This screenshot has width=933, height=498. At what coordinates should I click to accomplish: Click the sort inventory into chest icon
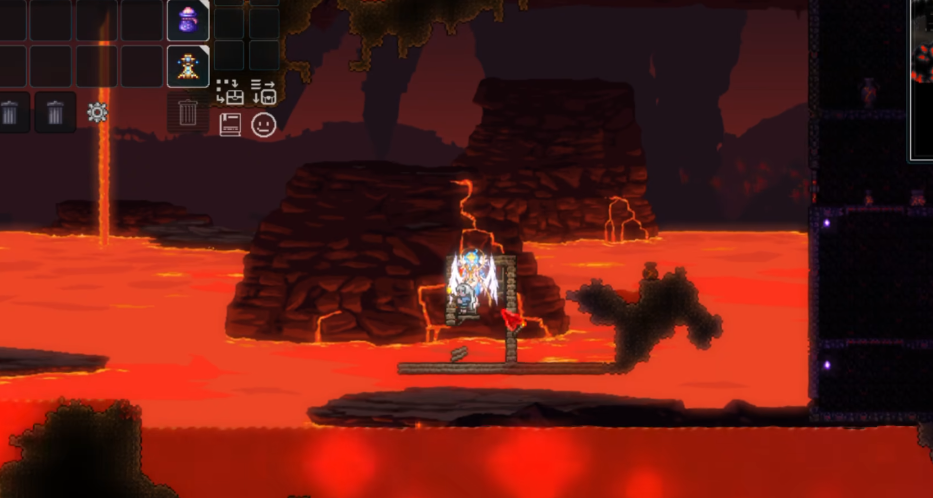point(263,92)
